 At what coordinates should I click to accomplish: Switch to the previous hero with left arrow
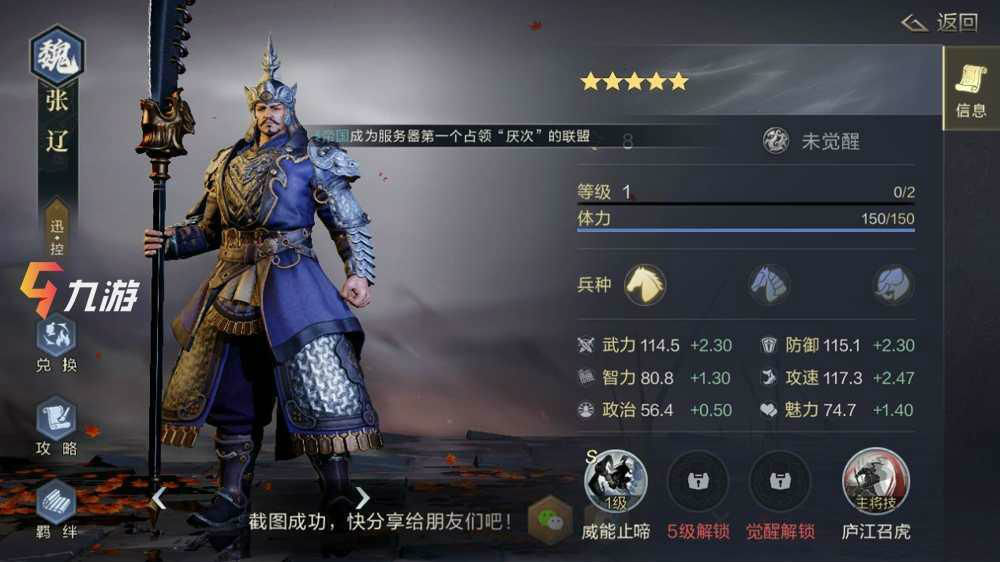158,497
